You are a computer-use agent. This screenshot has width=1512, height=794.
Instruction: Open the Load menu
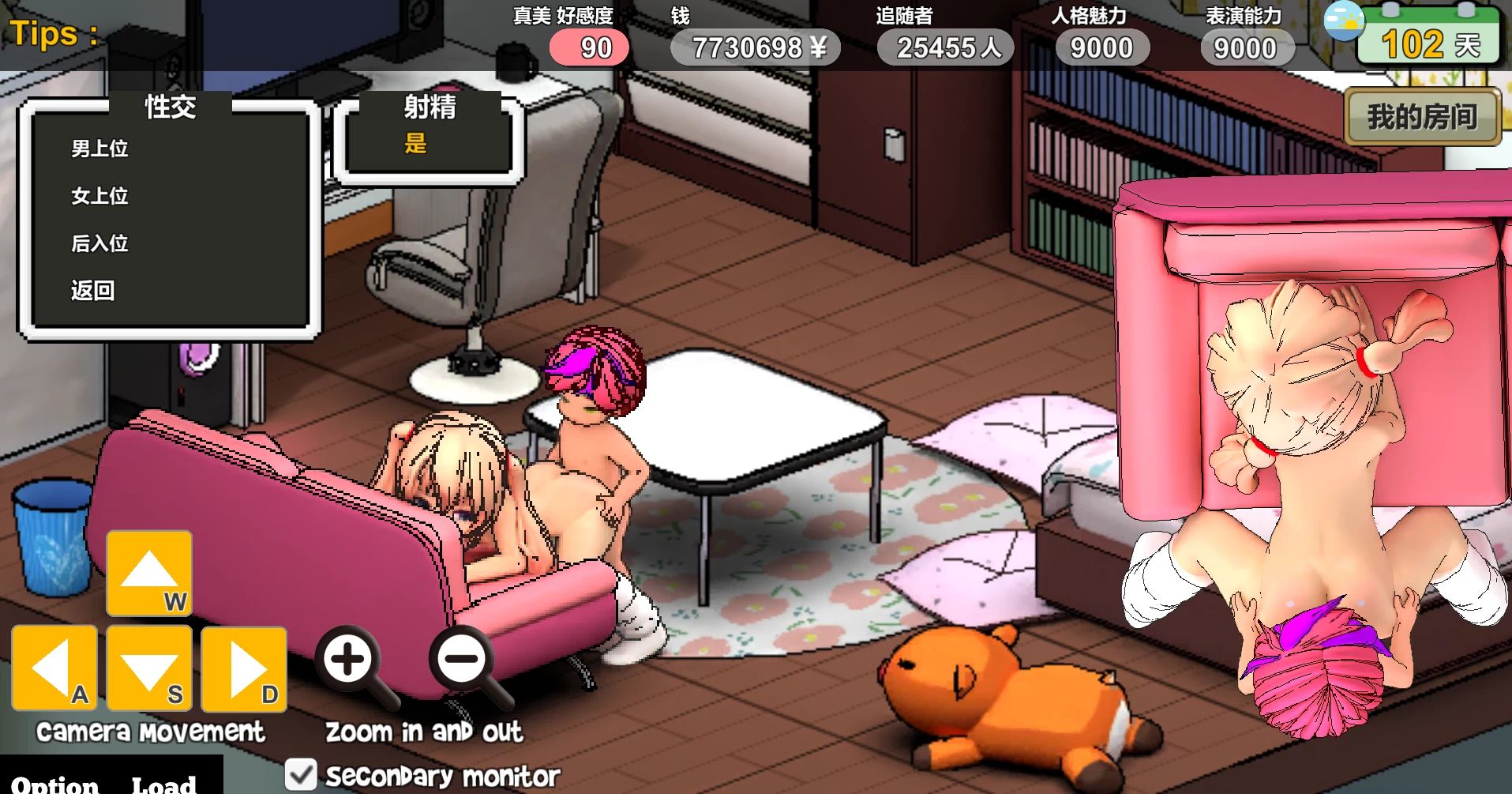(x=163, y=784)
